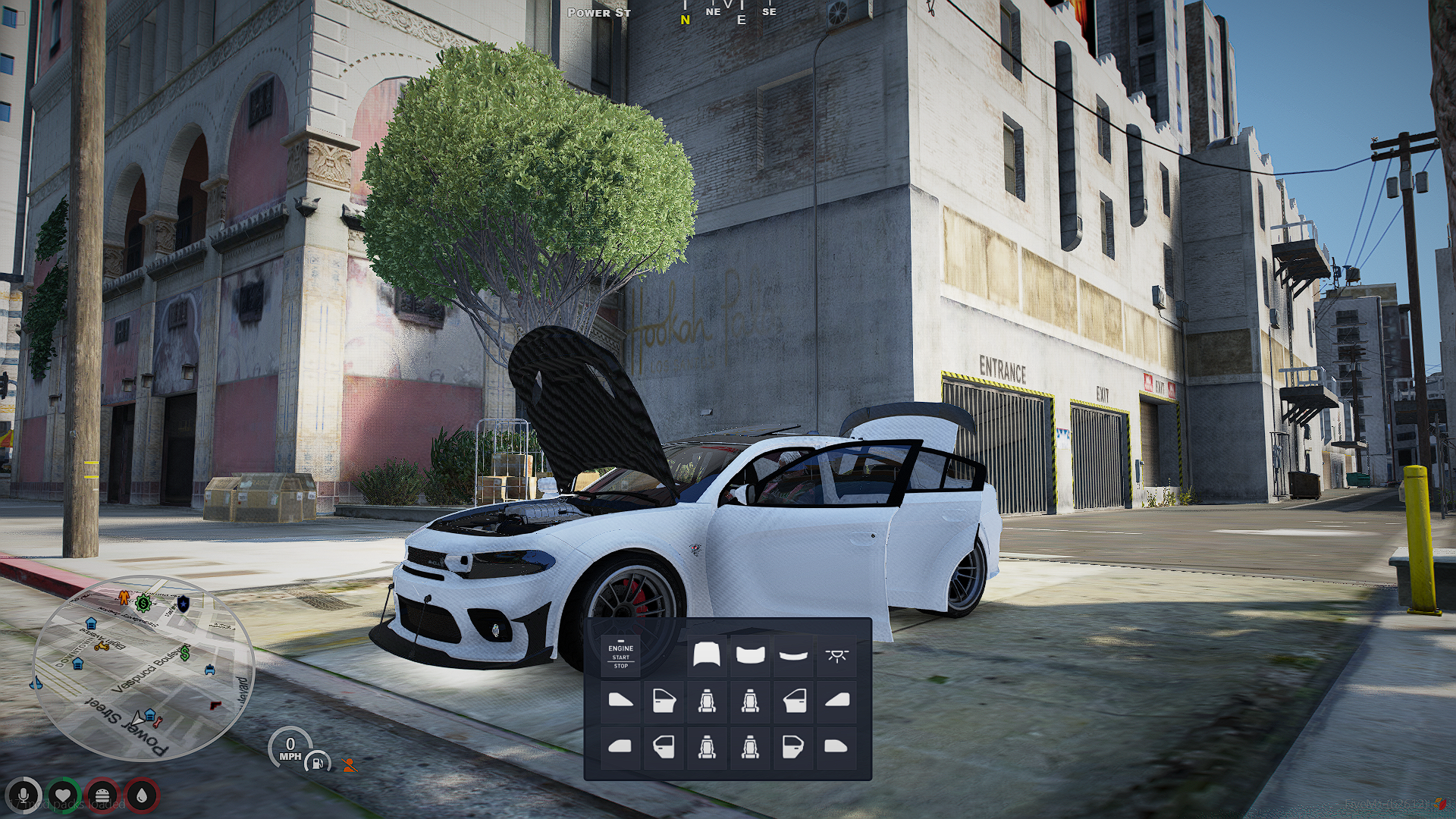Toggle the front-right window icon
Screen dimensions: 1456x819
tap(836, 700)
